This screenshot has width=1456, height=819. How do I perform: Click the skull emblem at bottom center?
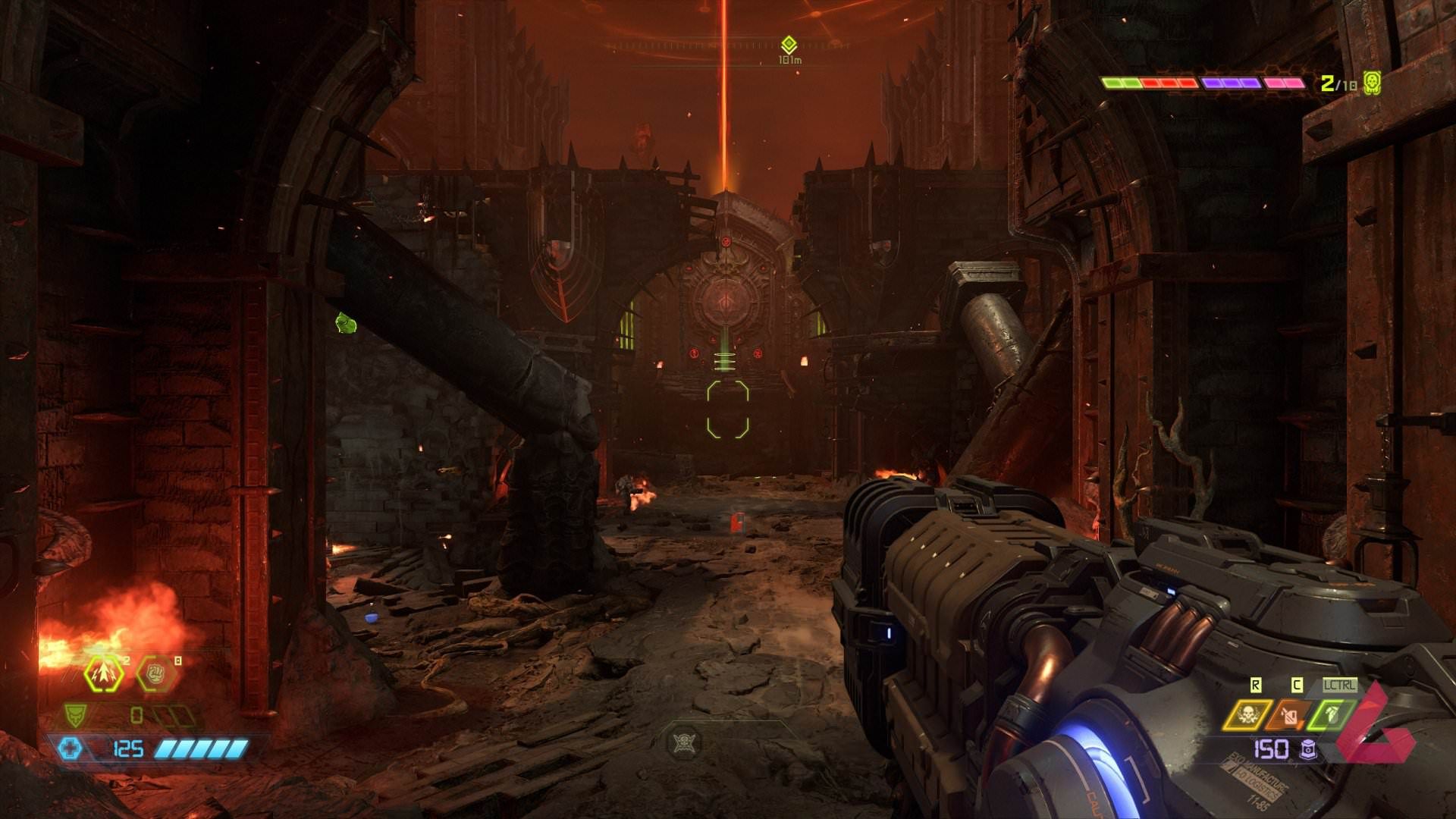click(x=685, y=741)
